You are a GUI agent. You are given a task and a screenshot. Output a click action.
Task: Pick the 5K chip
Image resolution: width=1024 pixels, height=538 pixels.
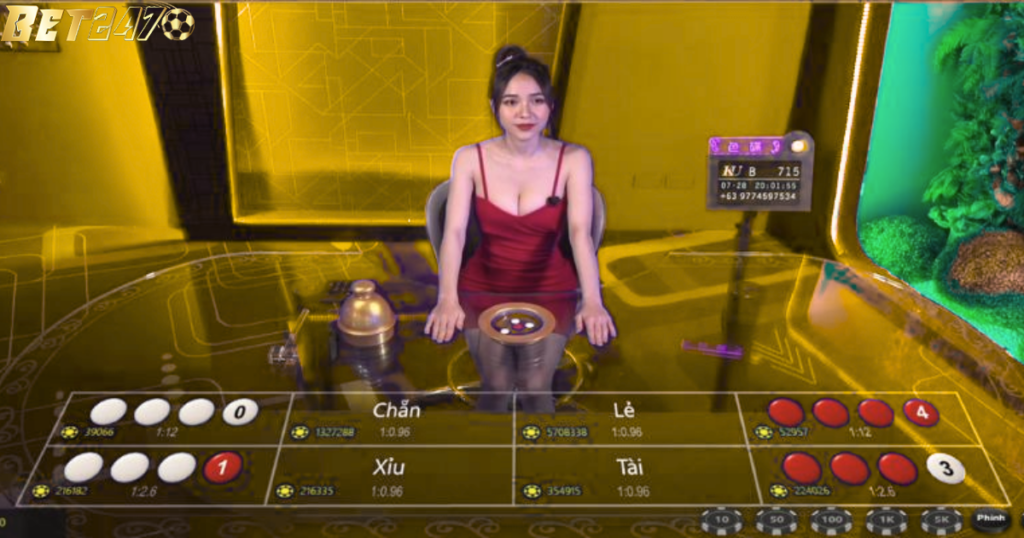click(x=941, y=521)
